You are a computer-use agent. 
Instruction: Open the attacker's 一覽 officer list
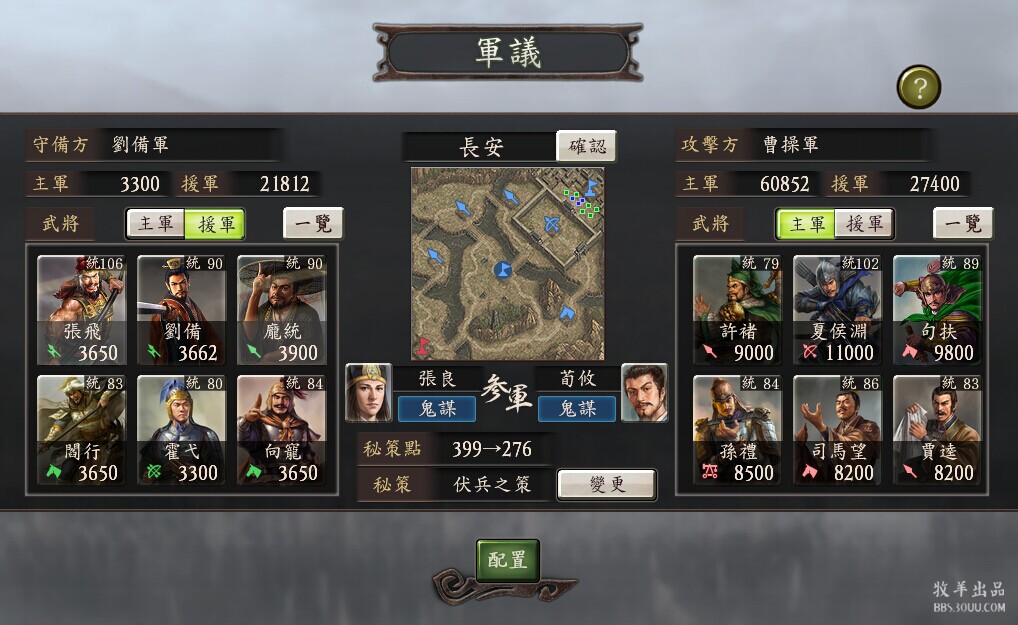point(963,223)
